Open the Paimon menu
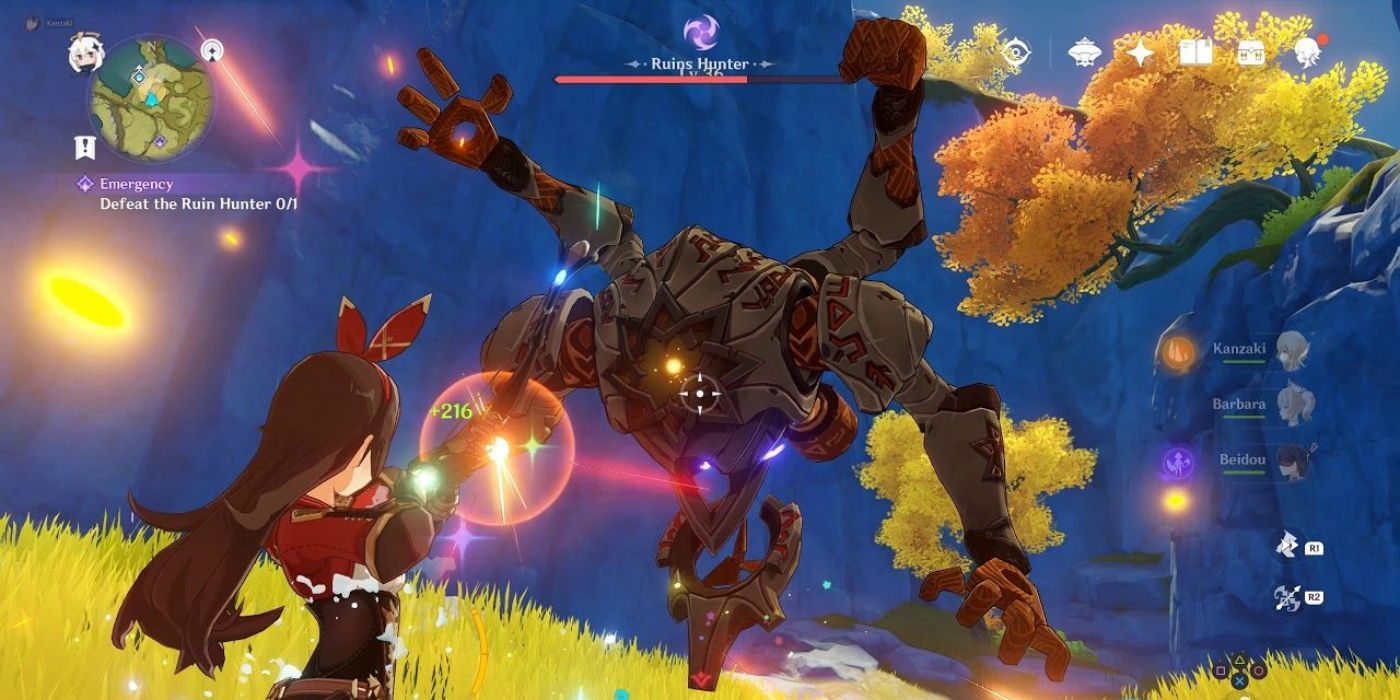The height and width of the screenshot is (700, 1400). click(81, 54)
